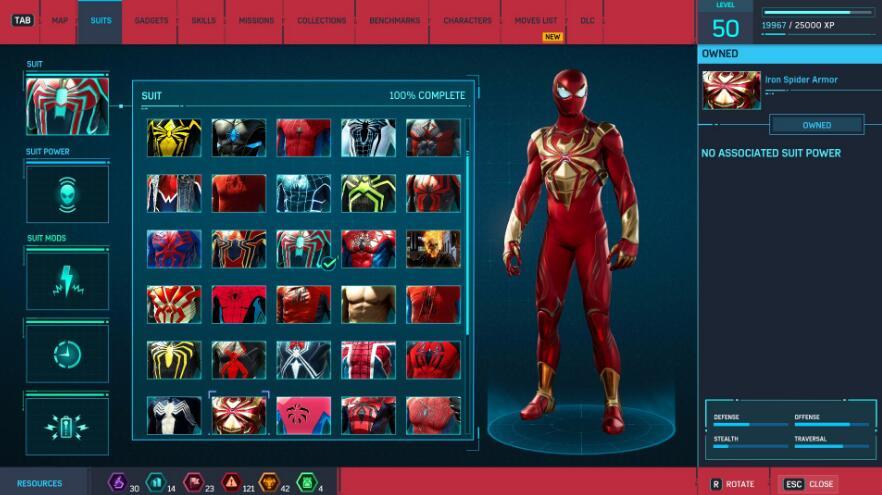Open the Suit Power slot

tap(67, 193)
